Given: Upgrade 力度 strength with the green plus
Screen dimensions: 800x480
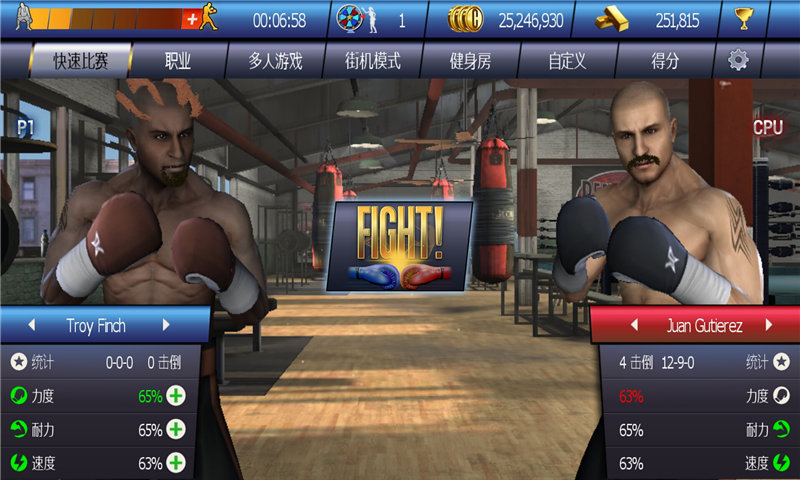Looking at the screenshot, I should (177, 396).
